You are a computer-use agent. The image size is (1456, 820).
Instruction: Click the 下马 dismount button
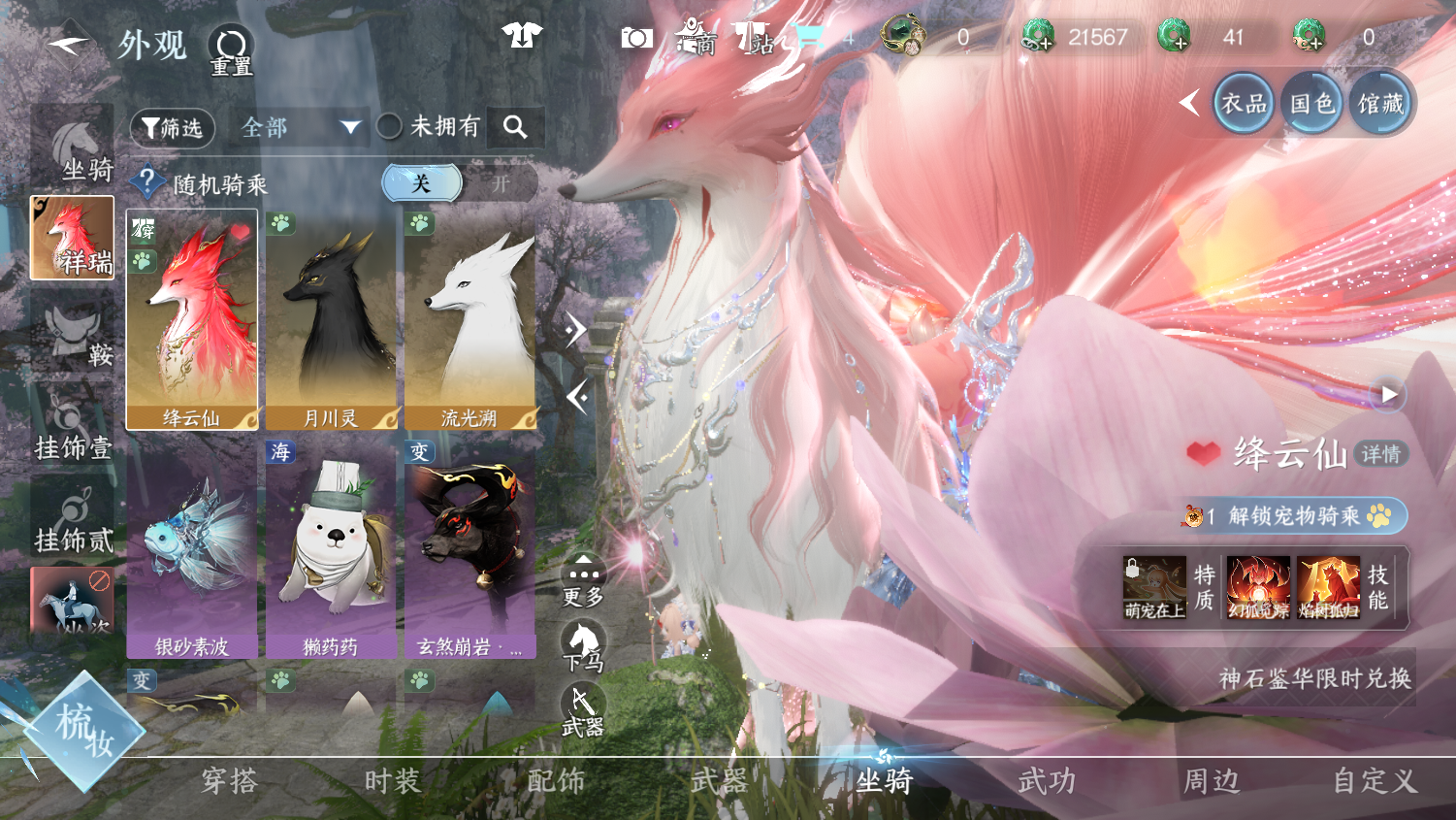coord(583,645)
